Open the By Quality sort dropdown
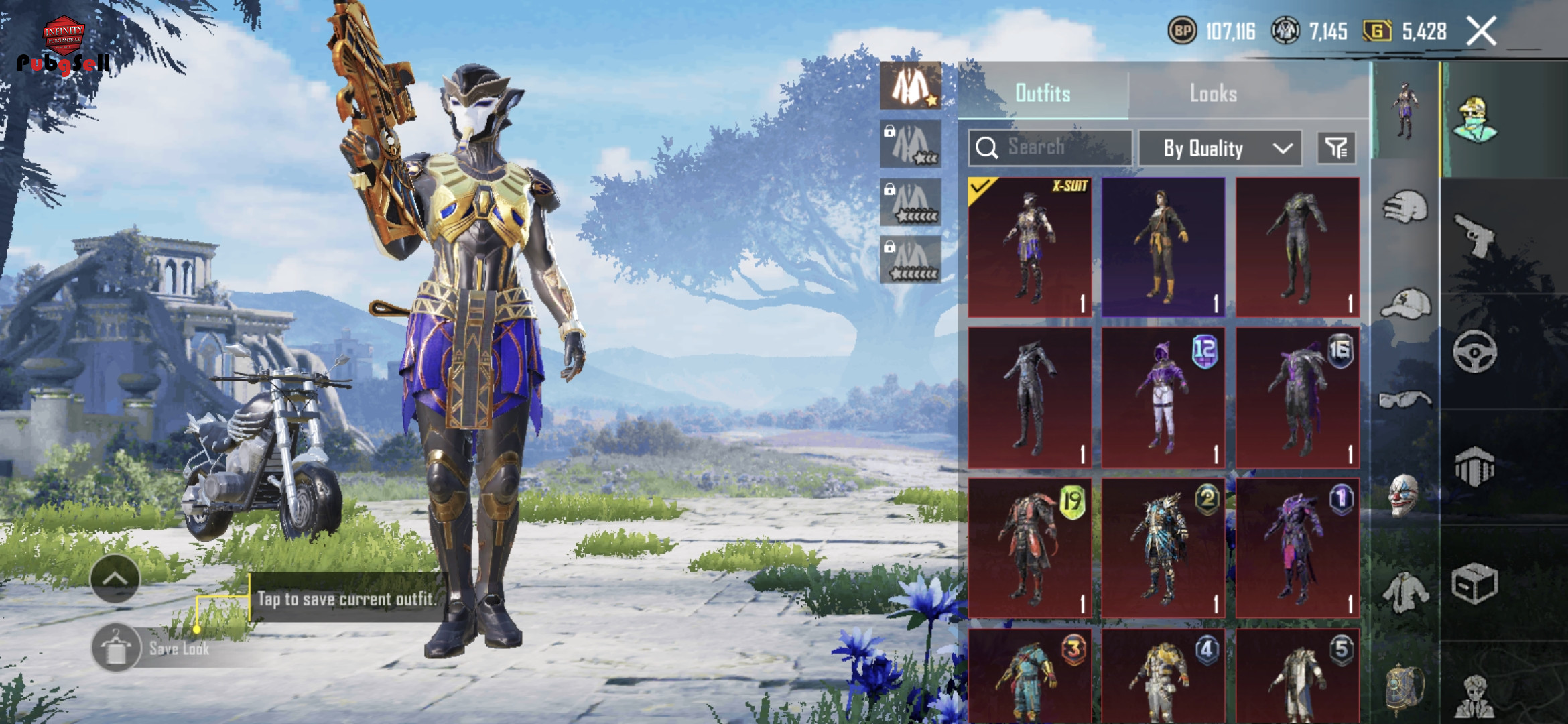 1220,147
